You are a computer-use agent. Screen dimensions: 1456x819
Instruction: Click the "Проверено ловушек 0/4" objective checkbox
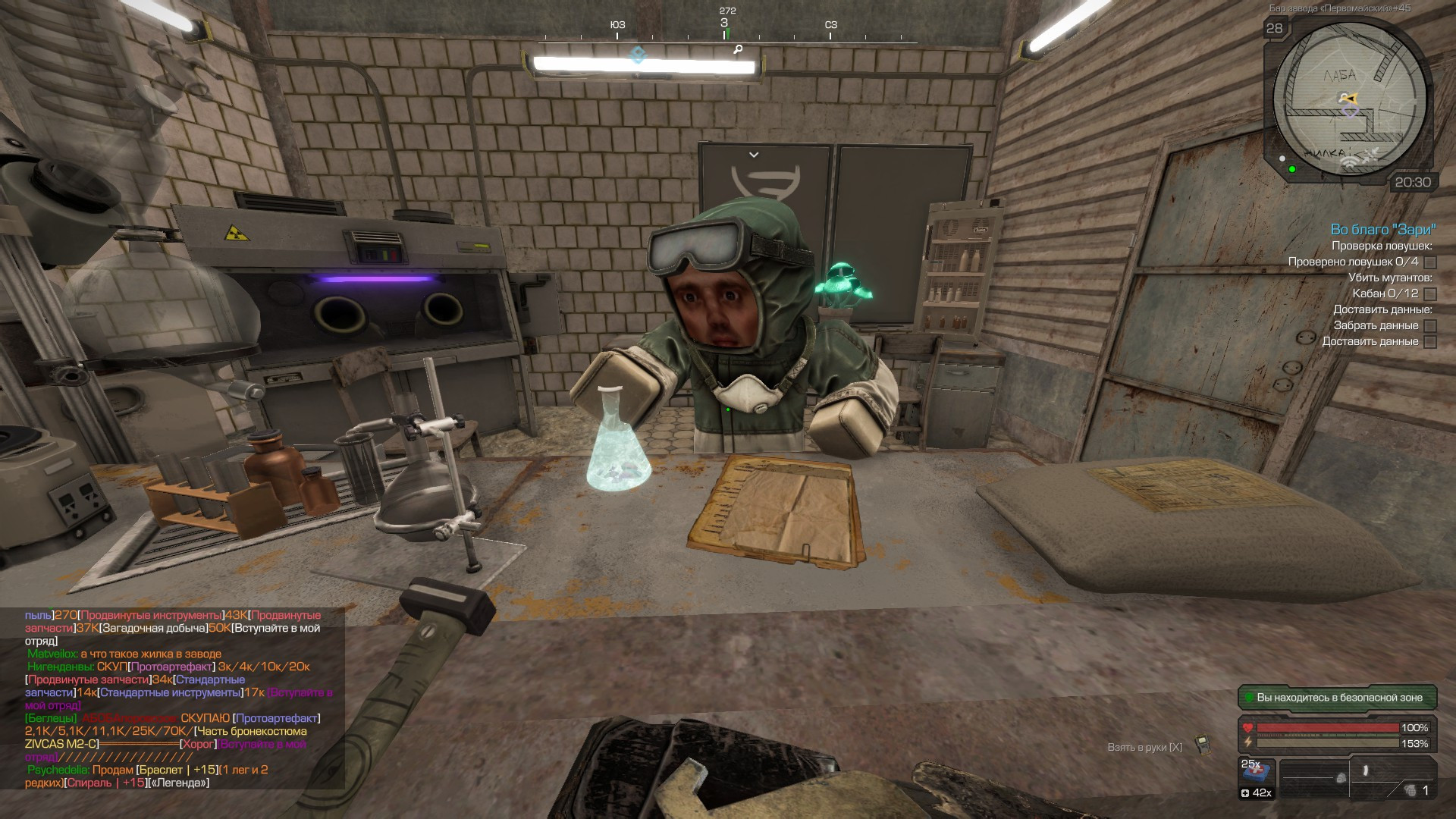[1430, 262]
